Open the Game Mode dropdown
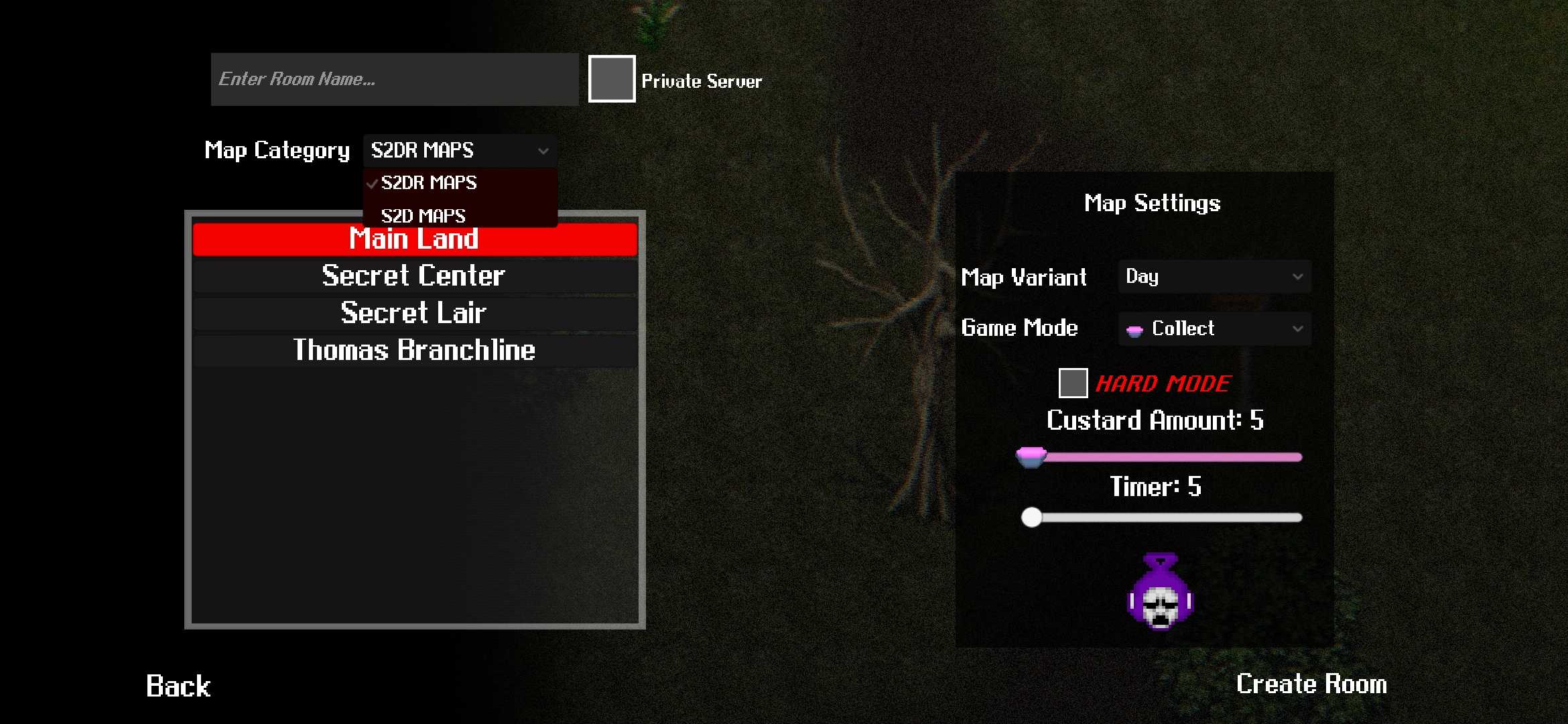 [x=1214, y=328]
